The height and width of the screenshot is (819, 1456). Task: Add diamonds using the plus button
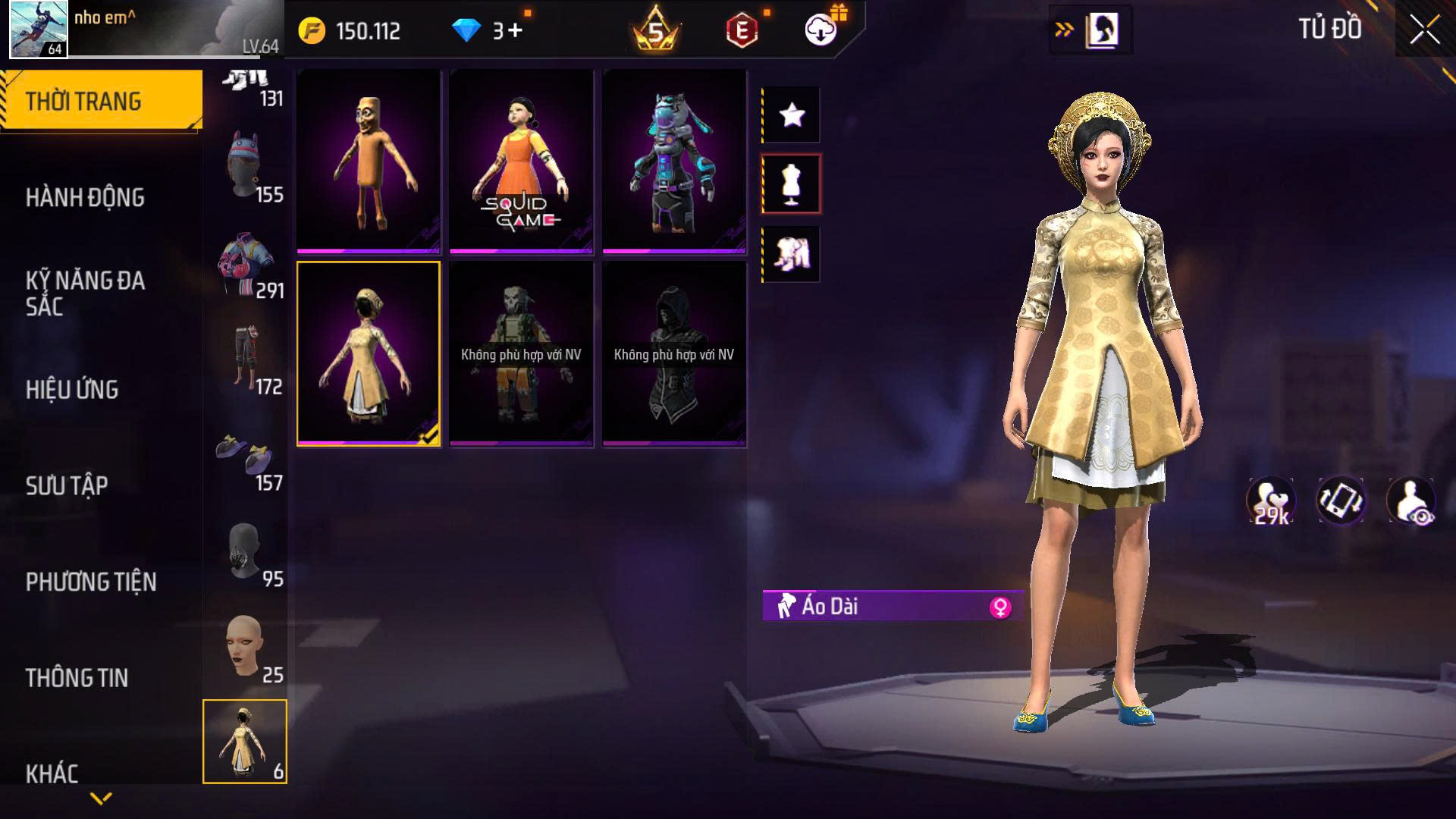coord(516,31)
